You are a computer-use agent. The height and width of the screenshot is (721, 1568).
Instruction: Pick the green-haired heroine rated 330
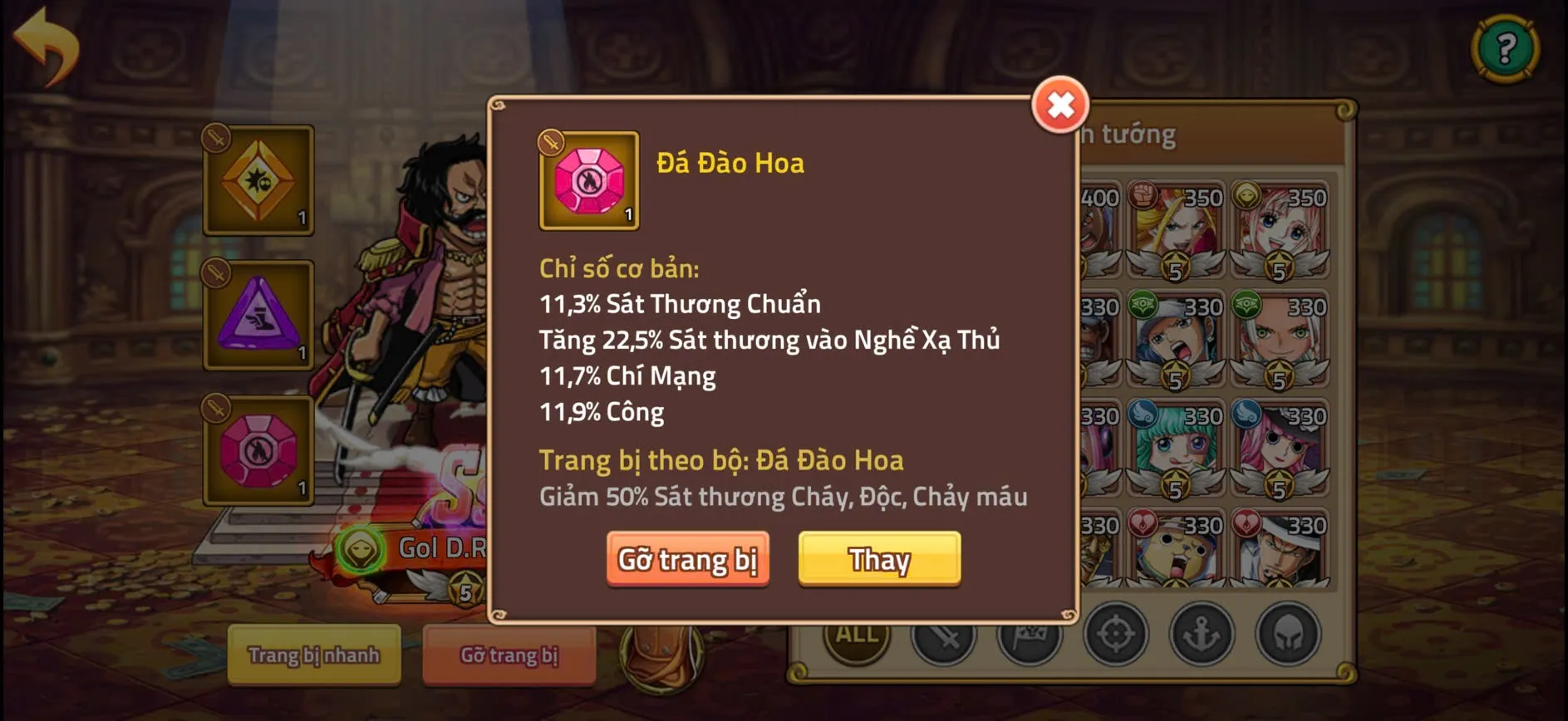[x=1177, y=449]
